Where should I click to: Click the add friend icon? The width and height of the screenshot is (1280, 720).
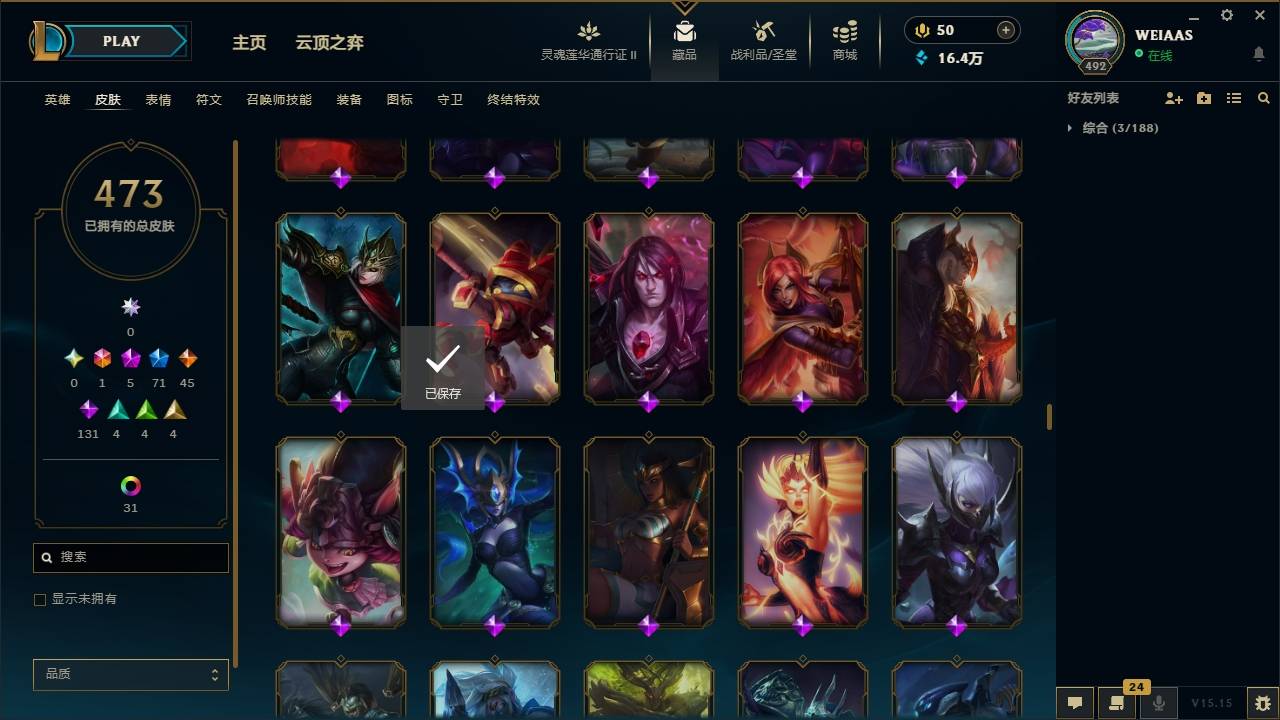[x=1173, y=98]
